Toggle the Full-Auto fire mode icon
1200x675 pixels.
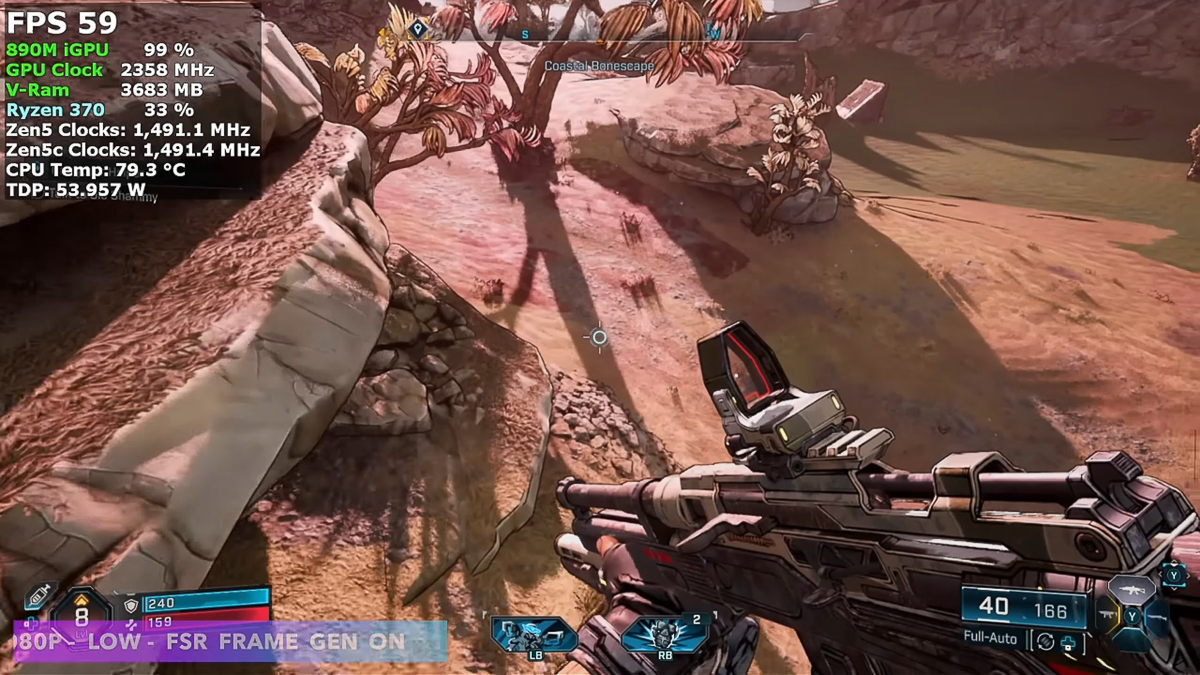(x=1044, y=641)
